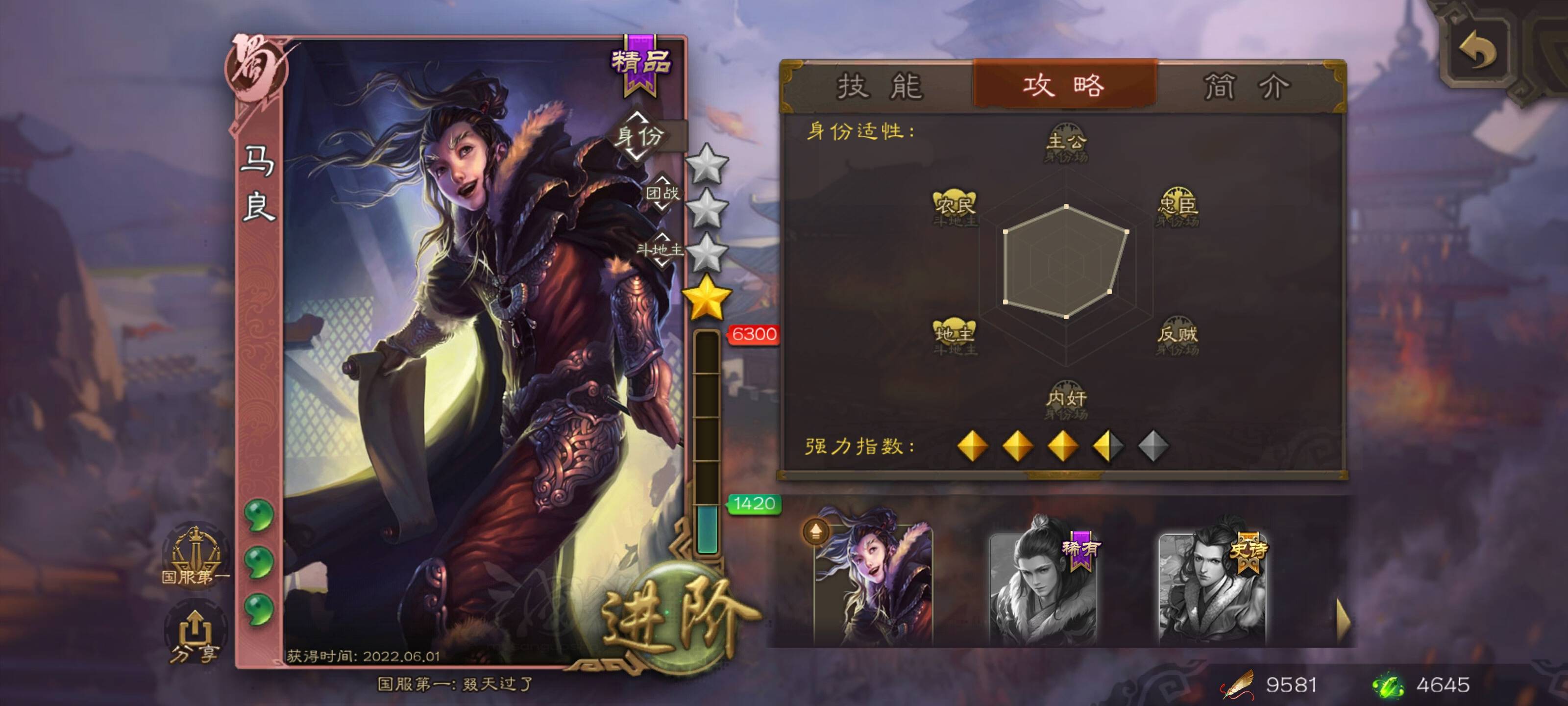
Task: Select the 史诗 epic skin thumbnail
Action: (x=1212, y=586)
